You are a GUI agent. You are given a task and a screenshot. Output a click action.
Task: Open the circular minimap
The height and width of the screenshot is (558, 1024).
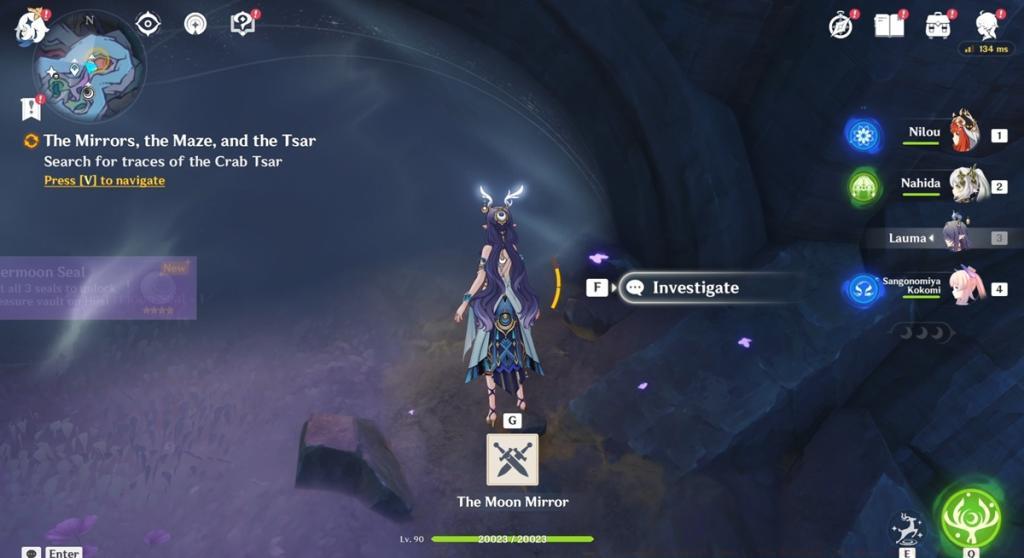point(90,67)
